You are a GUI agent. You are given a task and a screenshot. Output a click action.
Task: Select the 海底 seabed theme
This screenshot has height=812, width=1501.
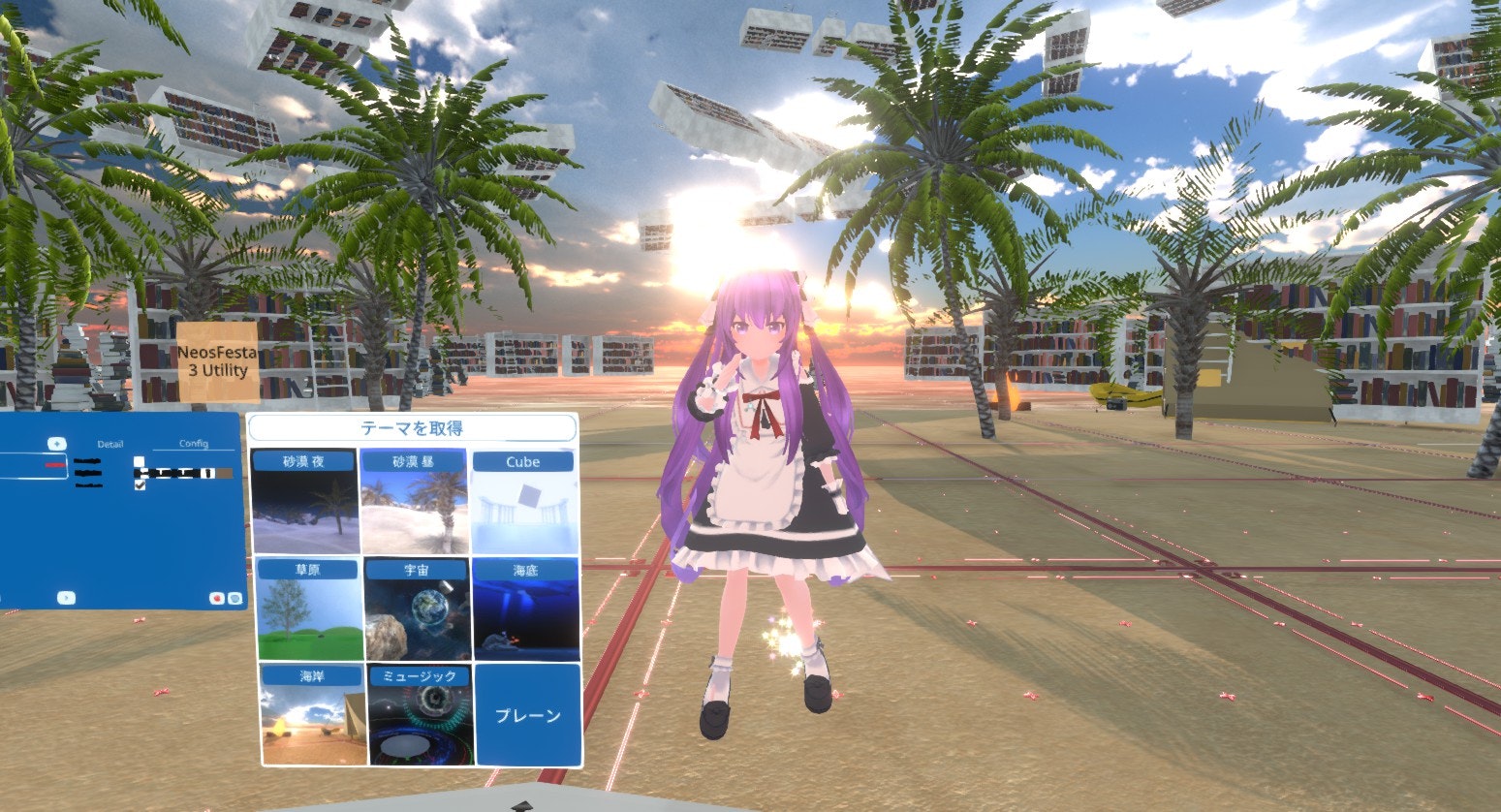pyautogui.click(x=526, y=609)
